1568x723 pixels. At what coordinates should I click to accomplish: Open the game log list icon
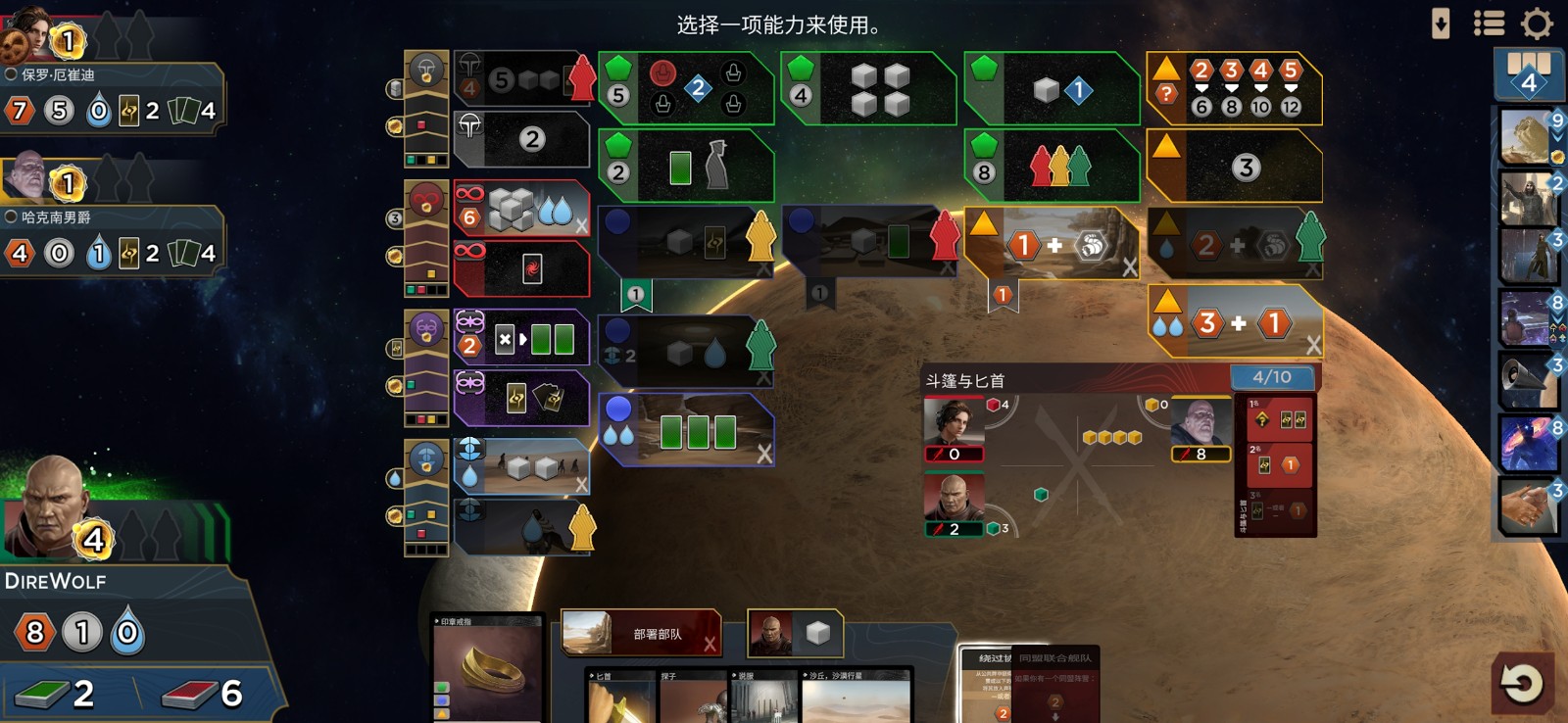coord(1488,24)
